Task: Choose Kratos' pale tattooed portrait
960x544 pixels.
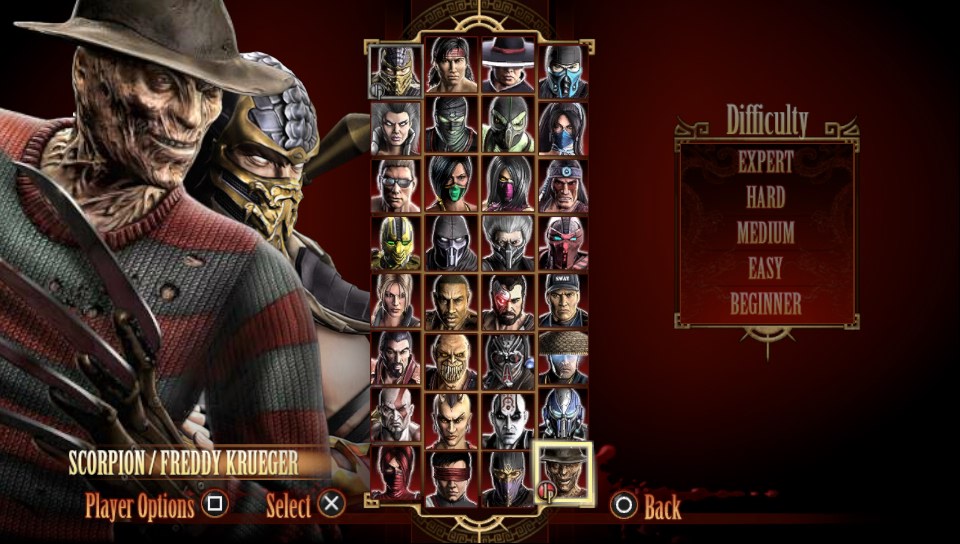Action: coord(396,415)
